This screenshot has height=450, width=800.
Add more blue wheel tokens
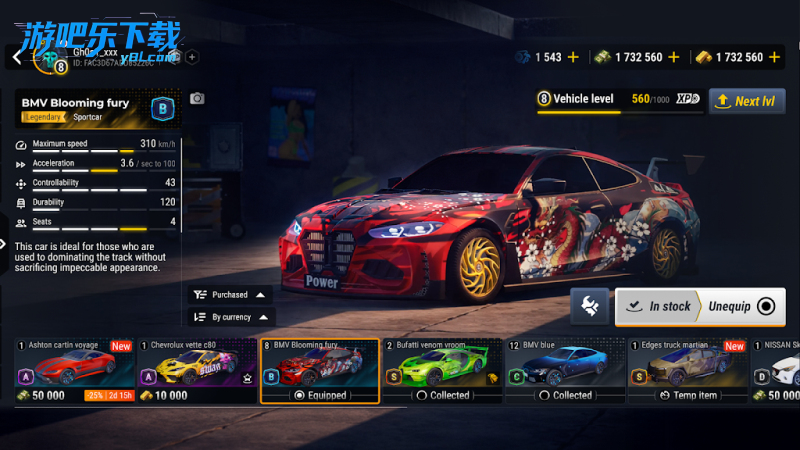pyautogui.click(x=573, y=57)
